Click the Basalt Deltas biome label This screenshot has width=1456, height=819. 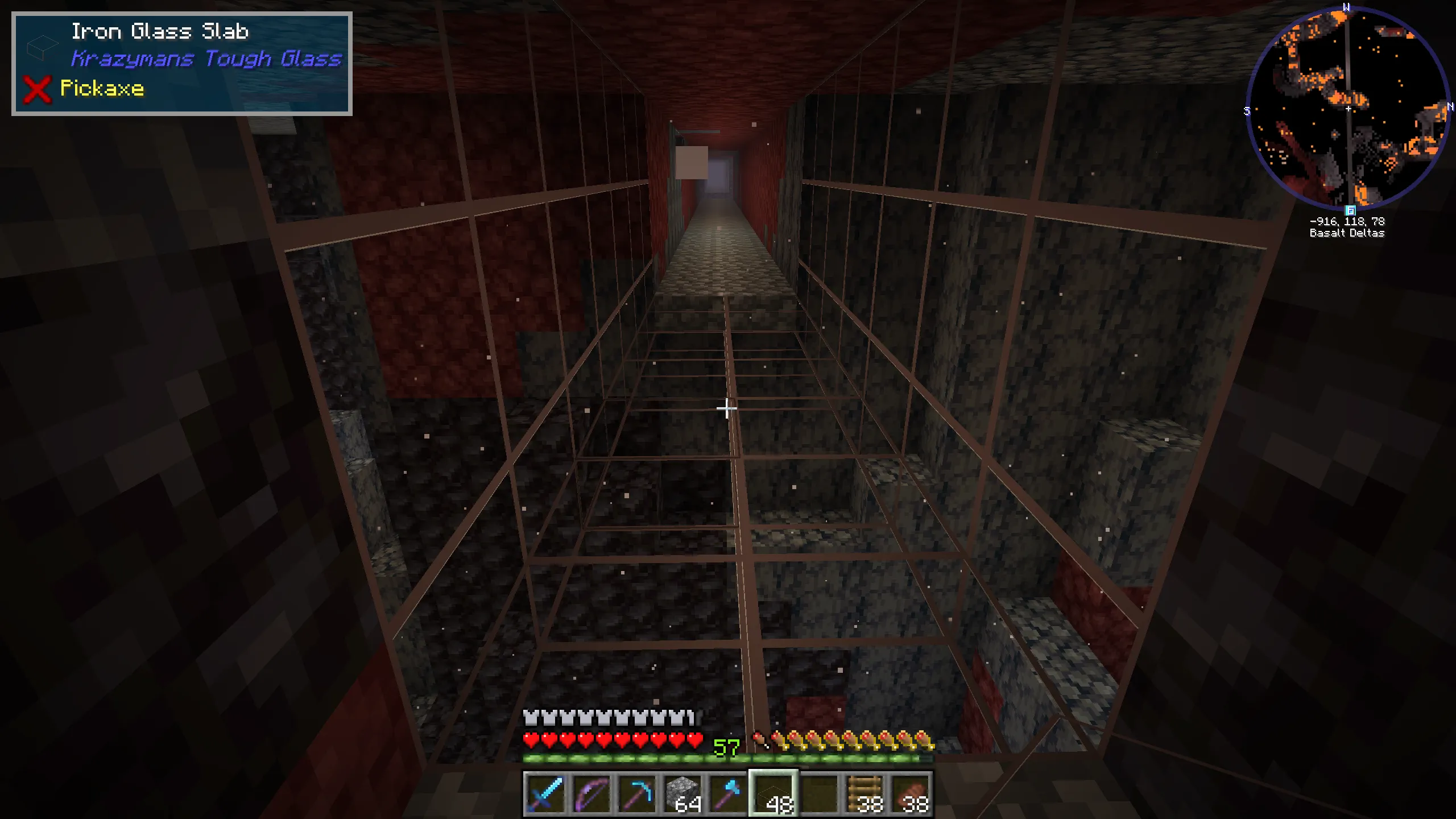tap(1349, 233)
